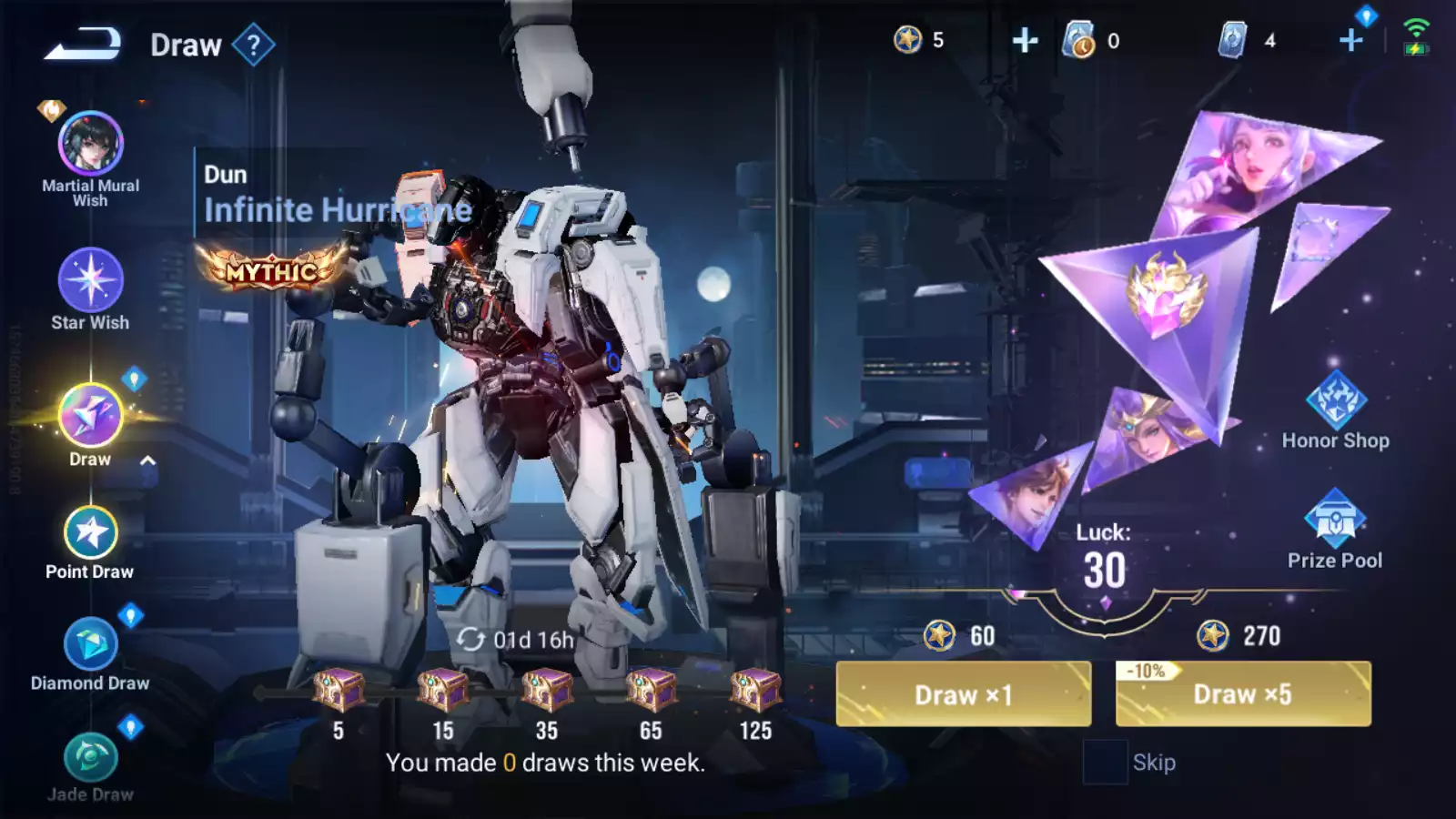
Task: Open the 35-draw reward chest
Action: pyautogui.click(x=546, y=692)
